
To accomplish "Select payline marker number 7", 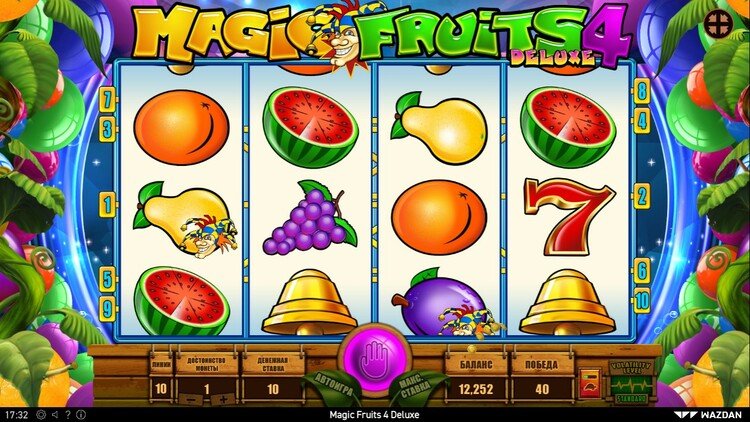I will (x=107, y=99).
